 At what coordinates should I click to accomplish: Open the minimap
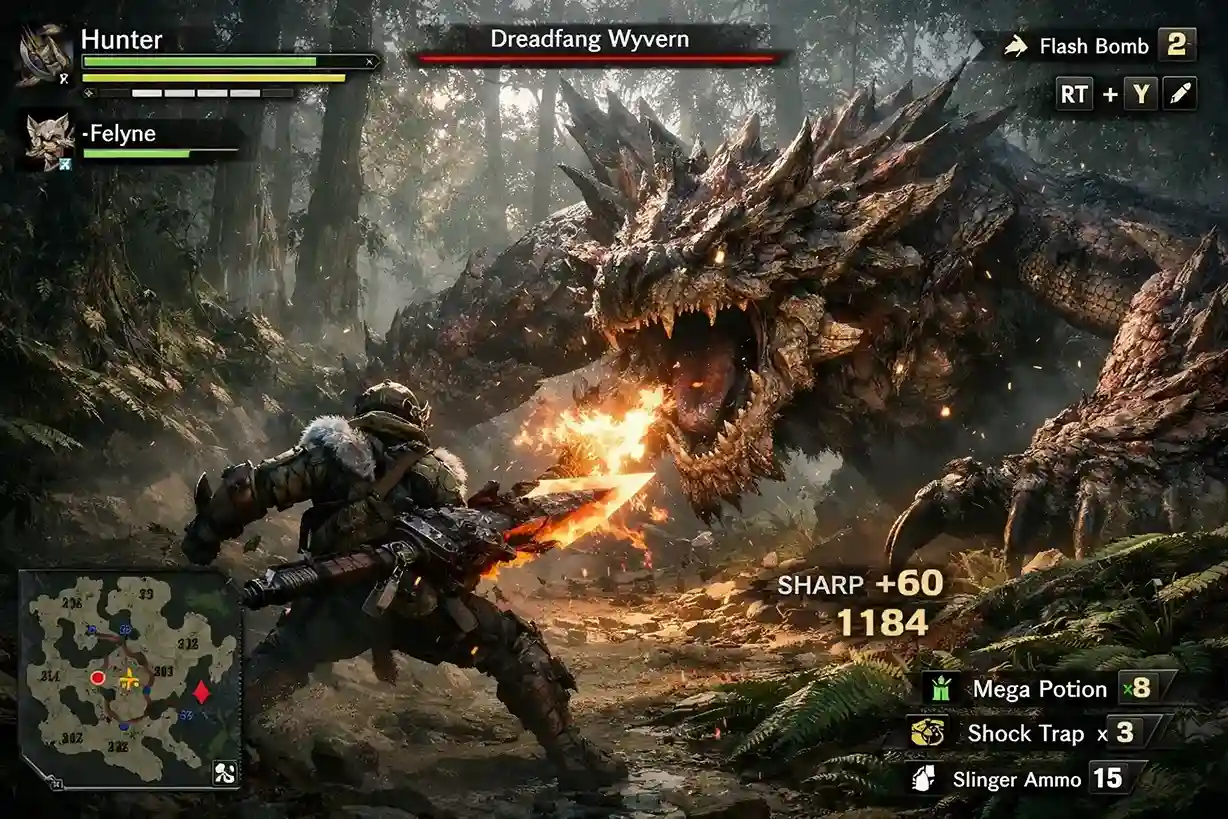130,680
